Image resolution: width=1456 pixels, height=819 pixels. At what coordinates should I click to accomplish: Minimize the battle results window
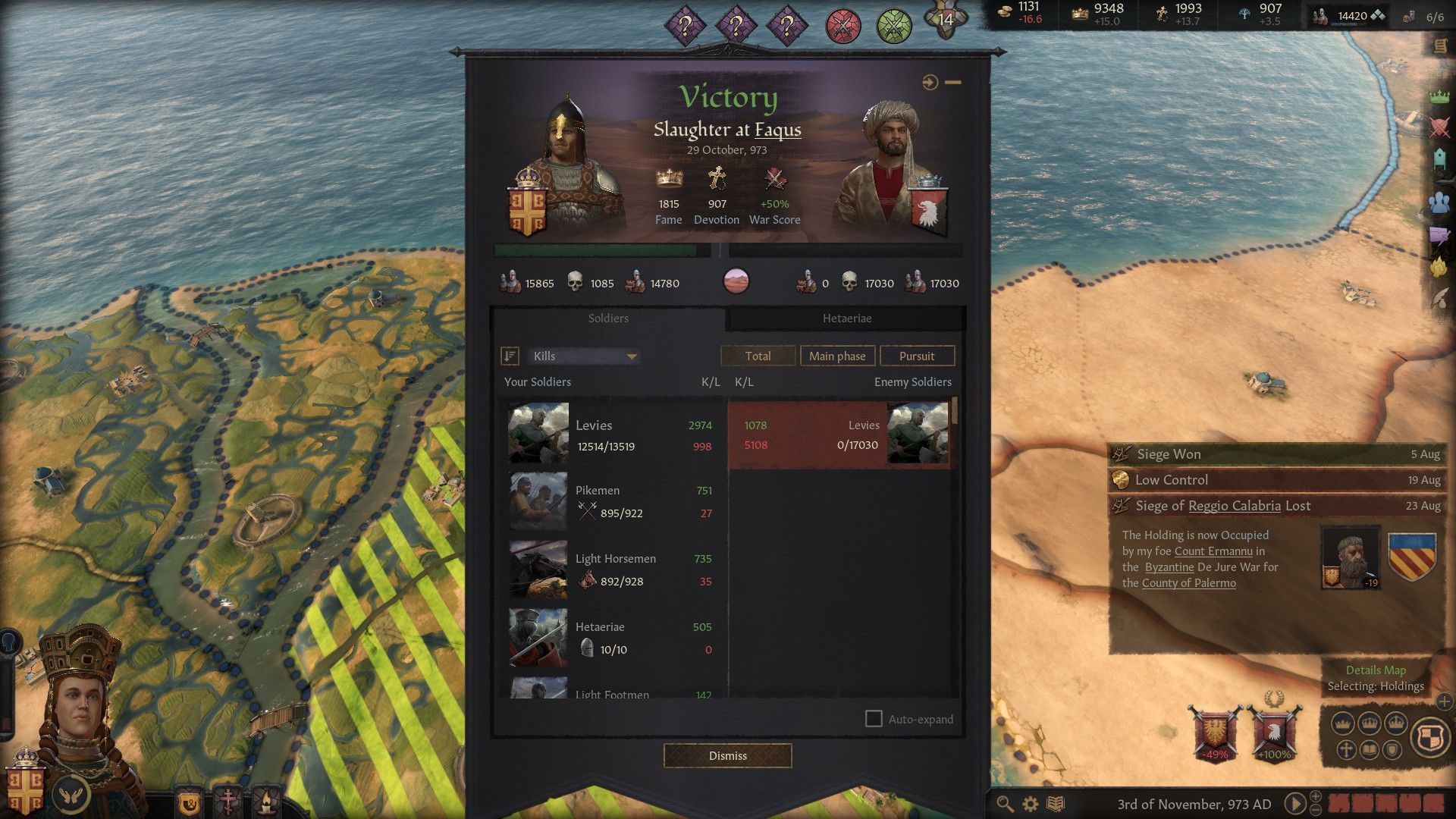[x=953, y=82]
